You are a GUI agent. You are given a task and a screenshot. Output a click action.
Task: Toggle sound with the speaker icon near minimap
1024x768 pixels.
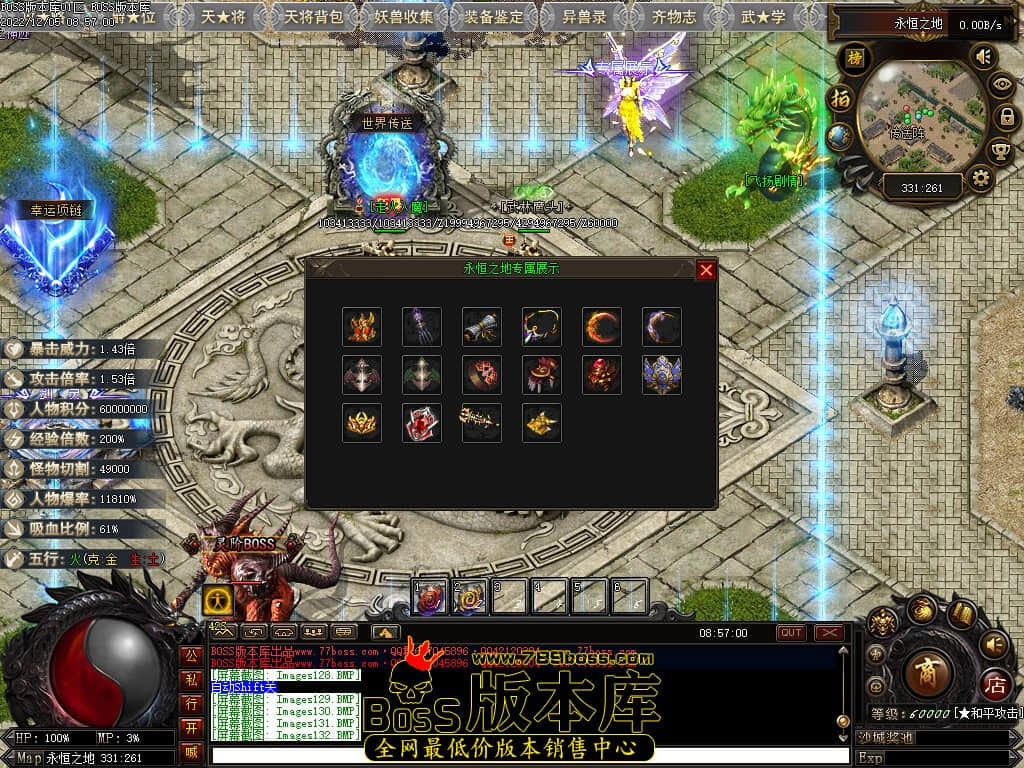pyautogui.click(x=984, y=57)
